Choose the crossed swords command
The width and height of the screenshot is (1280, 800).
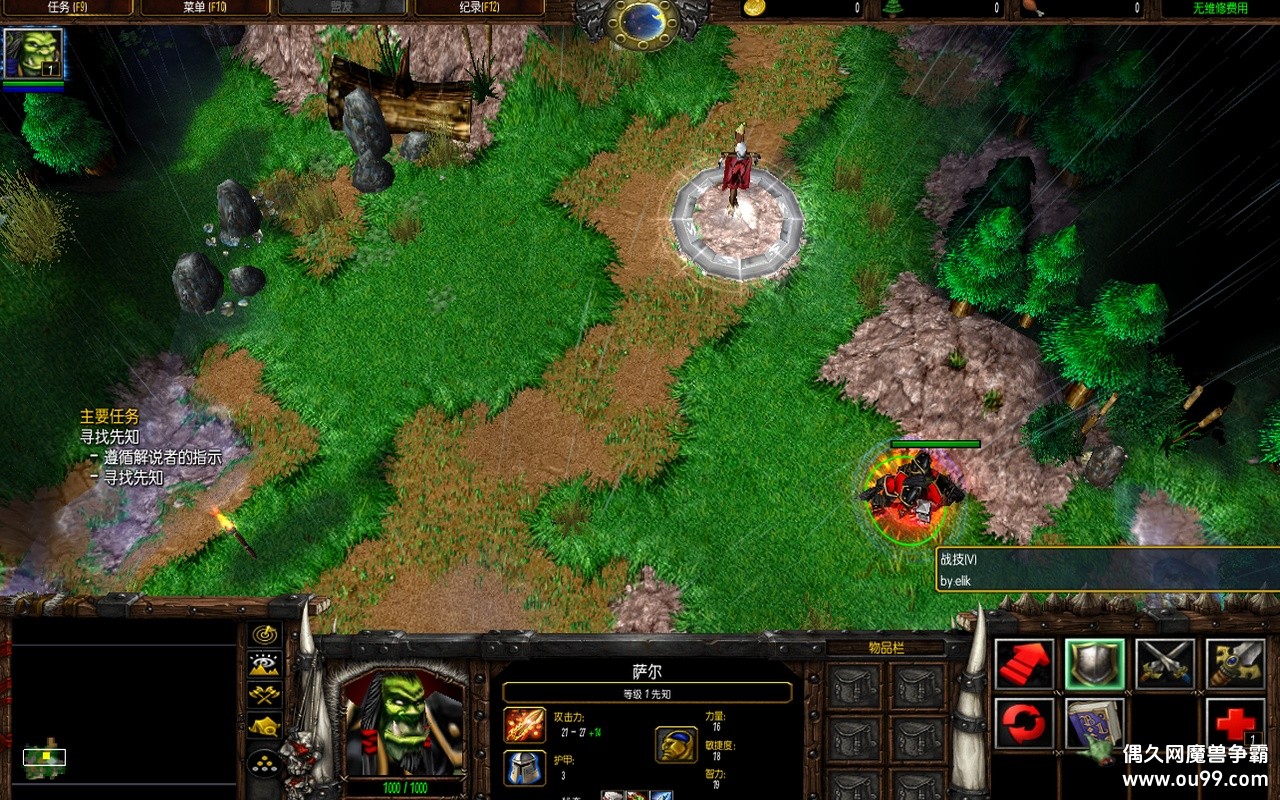(x=1165, y=664)
